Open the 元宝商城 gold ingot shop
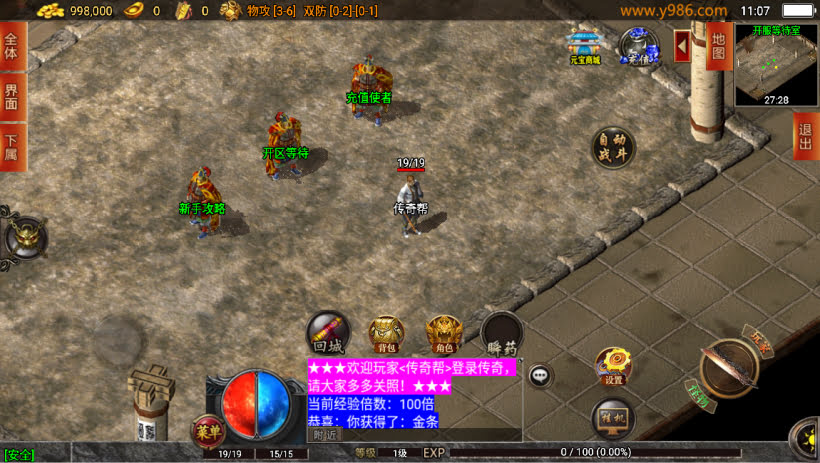Screen dimensions: 820x463 pos(585,48)
